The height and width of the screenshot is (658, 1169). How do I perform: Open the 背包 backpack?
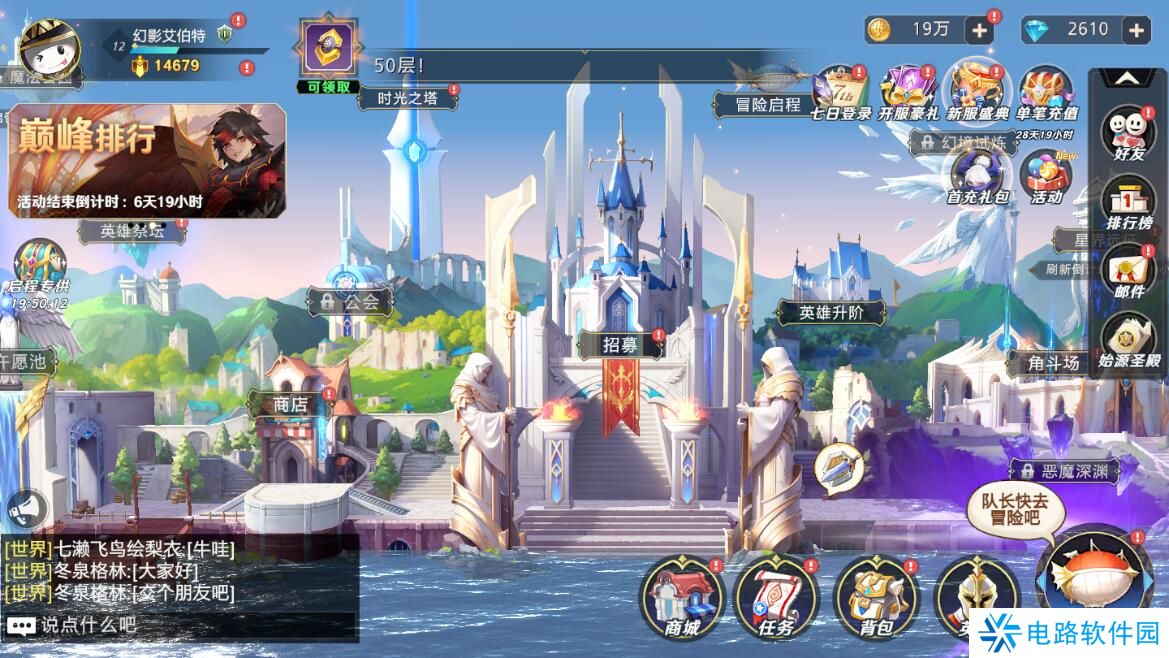coord(869,599)
